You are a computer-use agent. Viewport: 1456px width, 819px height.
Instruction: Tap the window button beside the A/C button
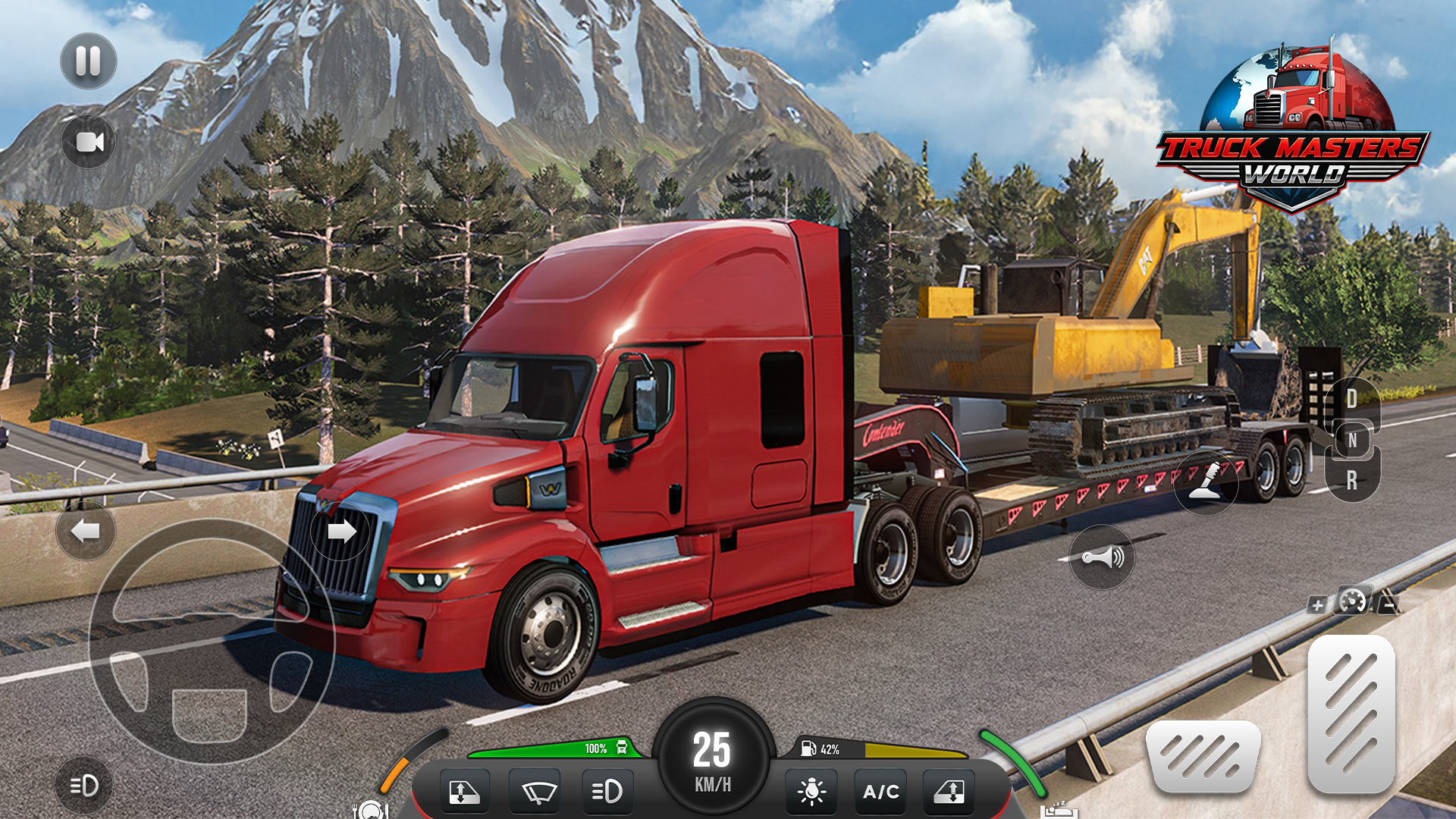click(x=949, y=792)
